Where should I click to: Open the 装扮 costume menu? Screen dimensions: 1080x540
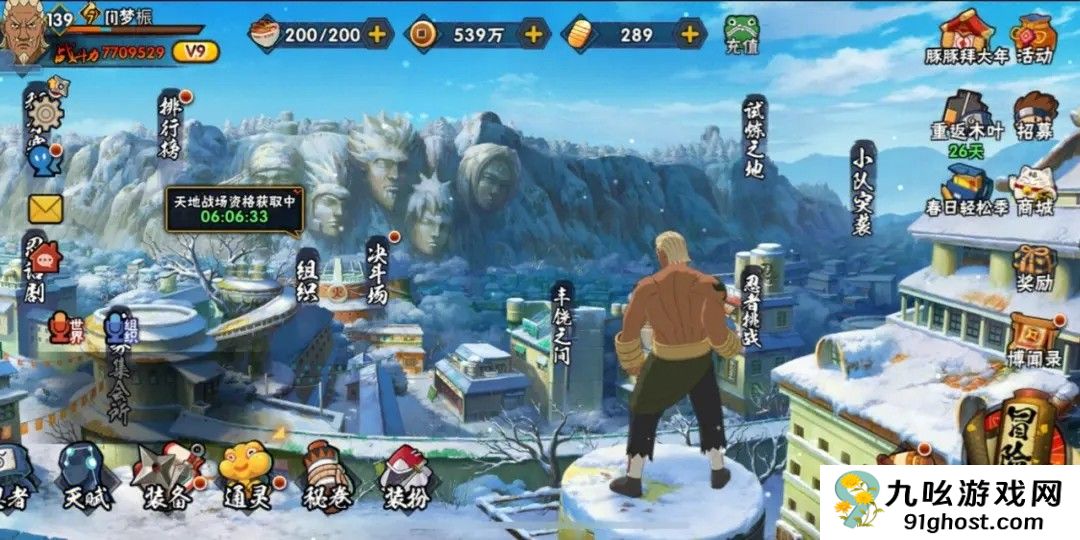click(405, 477)
